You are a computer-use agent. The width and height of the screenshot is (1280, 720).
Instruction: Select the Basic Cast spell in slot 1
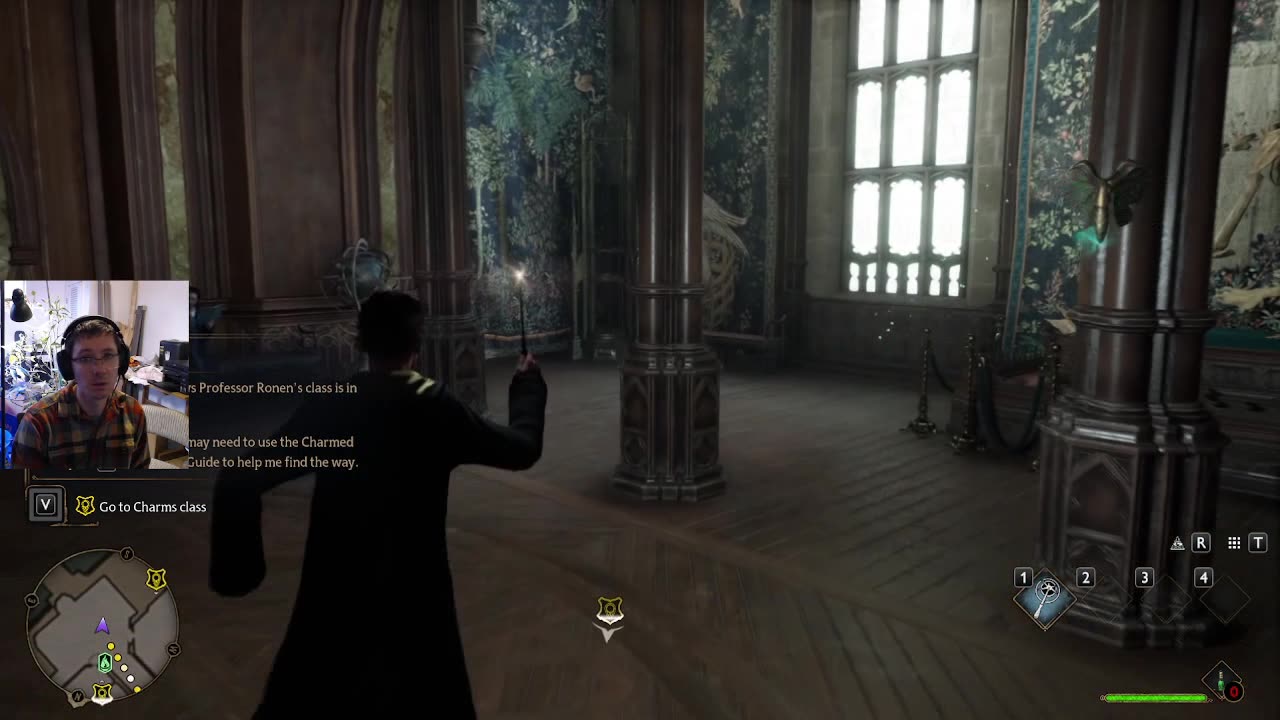pyautogui.click(x=1046, y=601)
